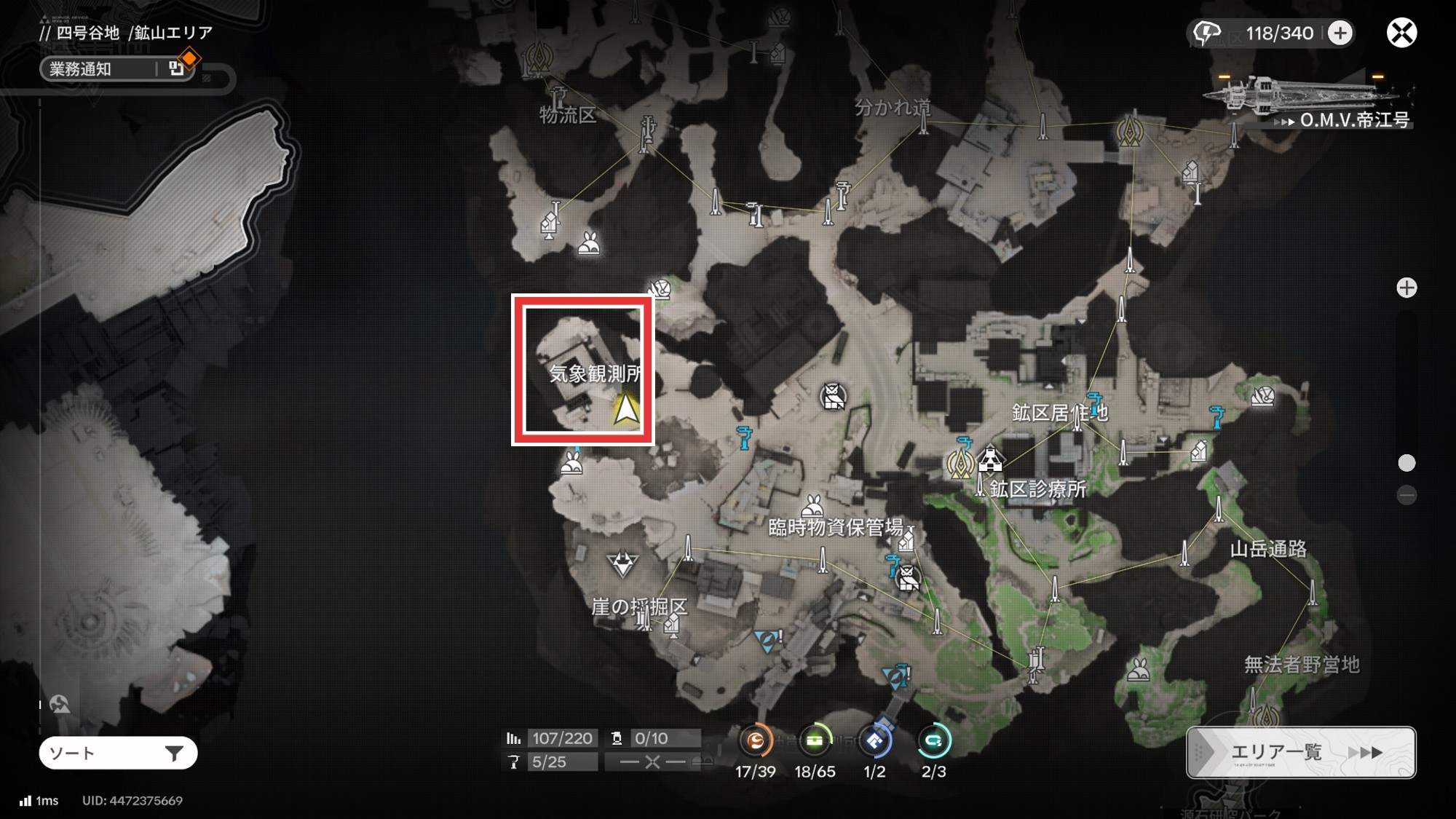Select the 鉱区診療所 clinic map marker
The width and height of the screenshot is (1456, 819).
coord(990,460)
